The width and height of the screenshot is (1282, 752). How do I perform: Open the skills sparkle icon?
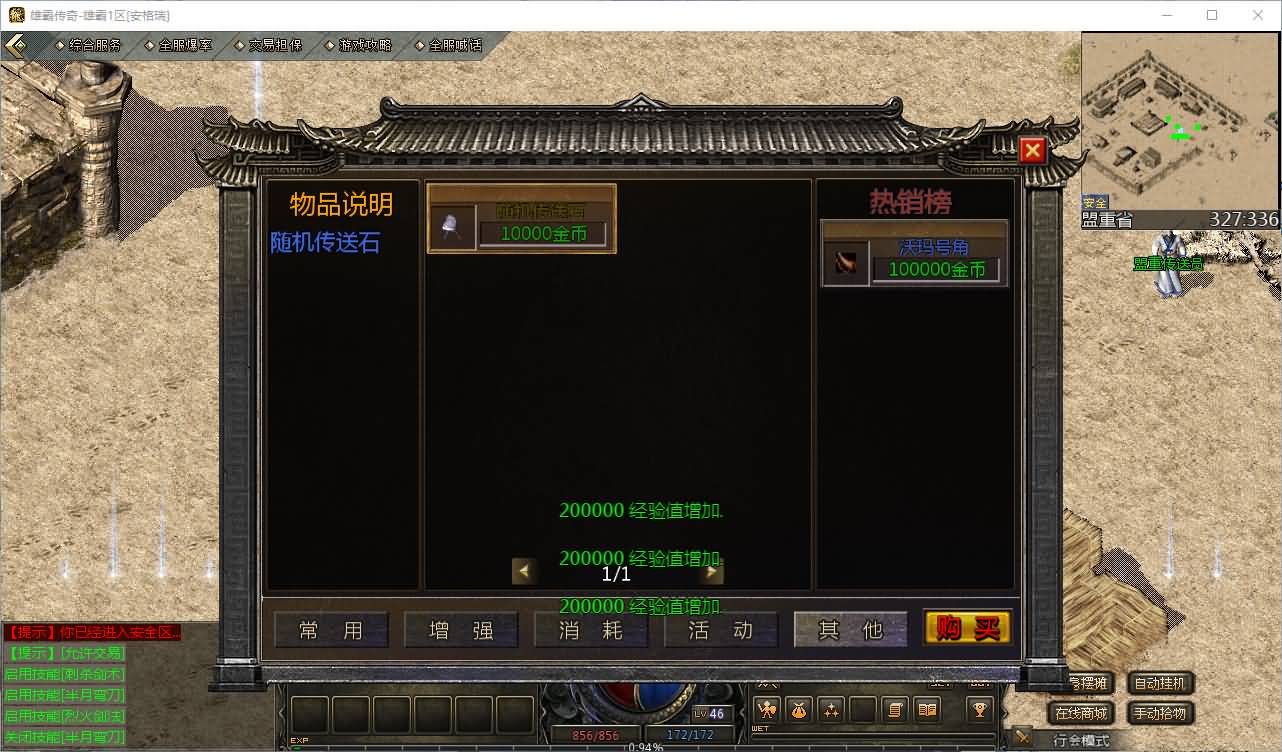click(831, 710)
